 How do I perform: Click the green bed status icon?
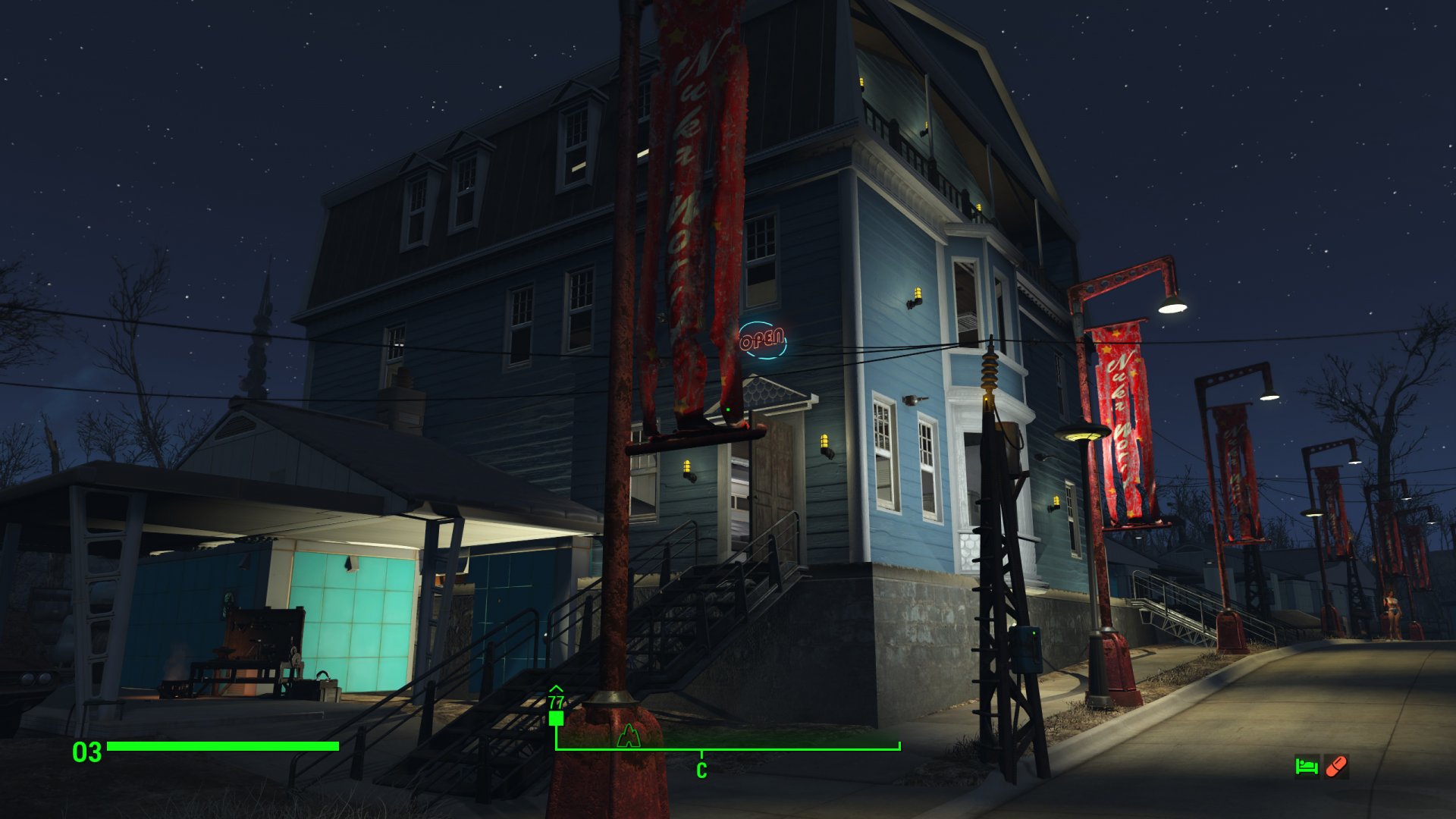click(x=1306, y=767)
